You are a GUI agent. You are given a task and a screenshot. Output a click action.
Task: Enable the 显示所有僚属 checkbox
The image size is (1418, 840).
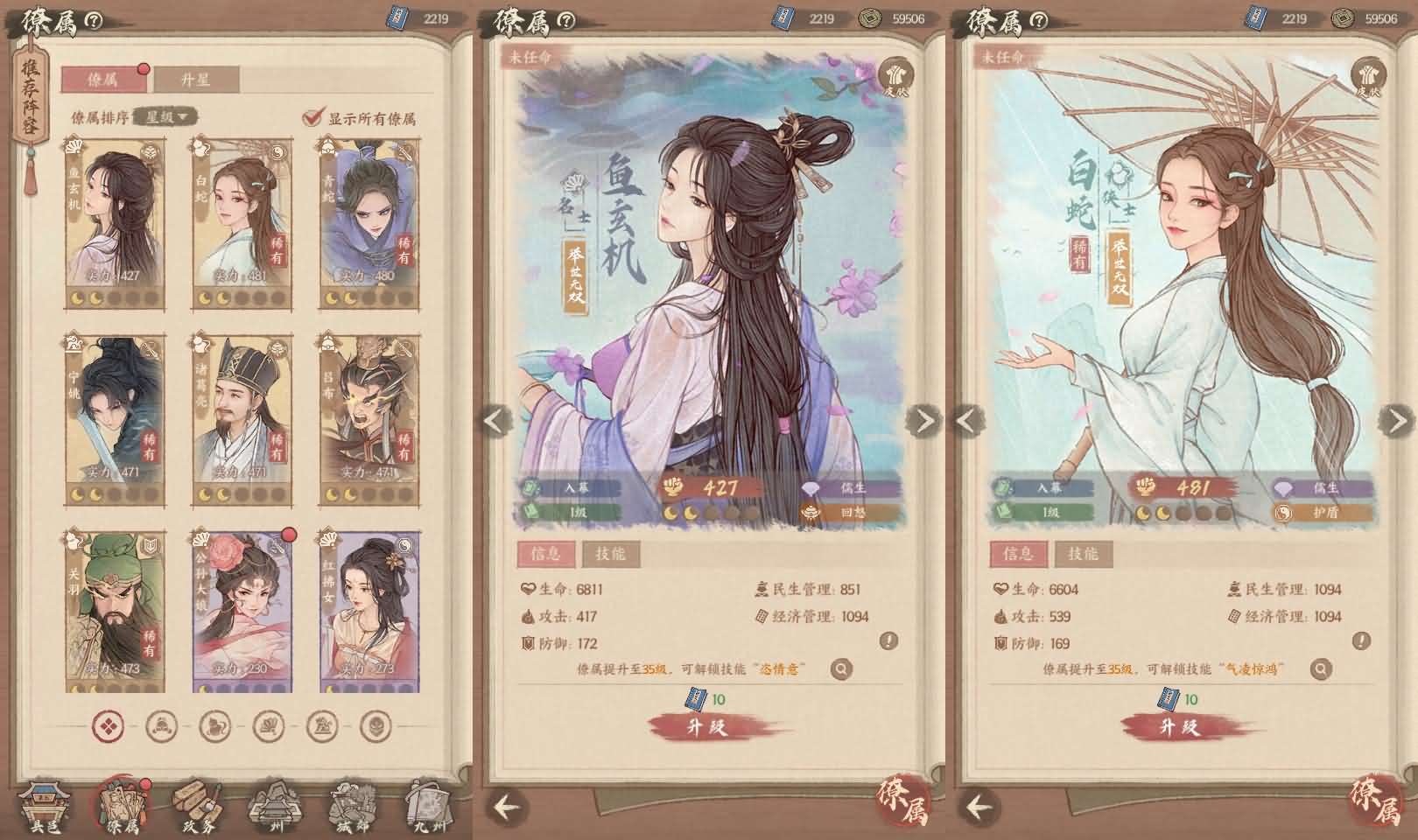click(x=312, y=115)
